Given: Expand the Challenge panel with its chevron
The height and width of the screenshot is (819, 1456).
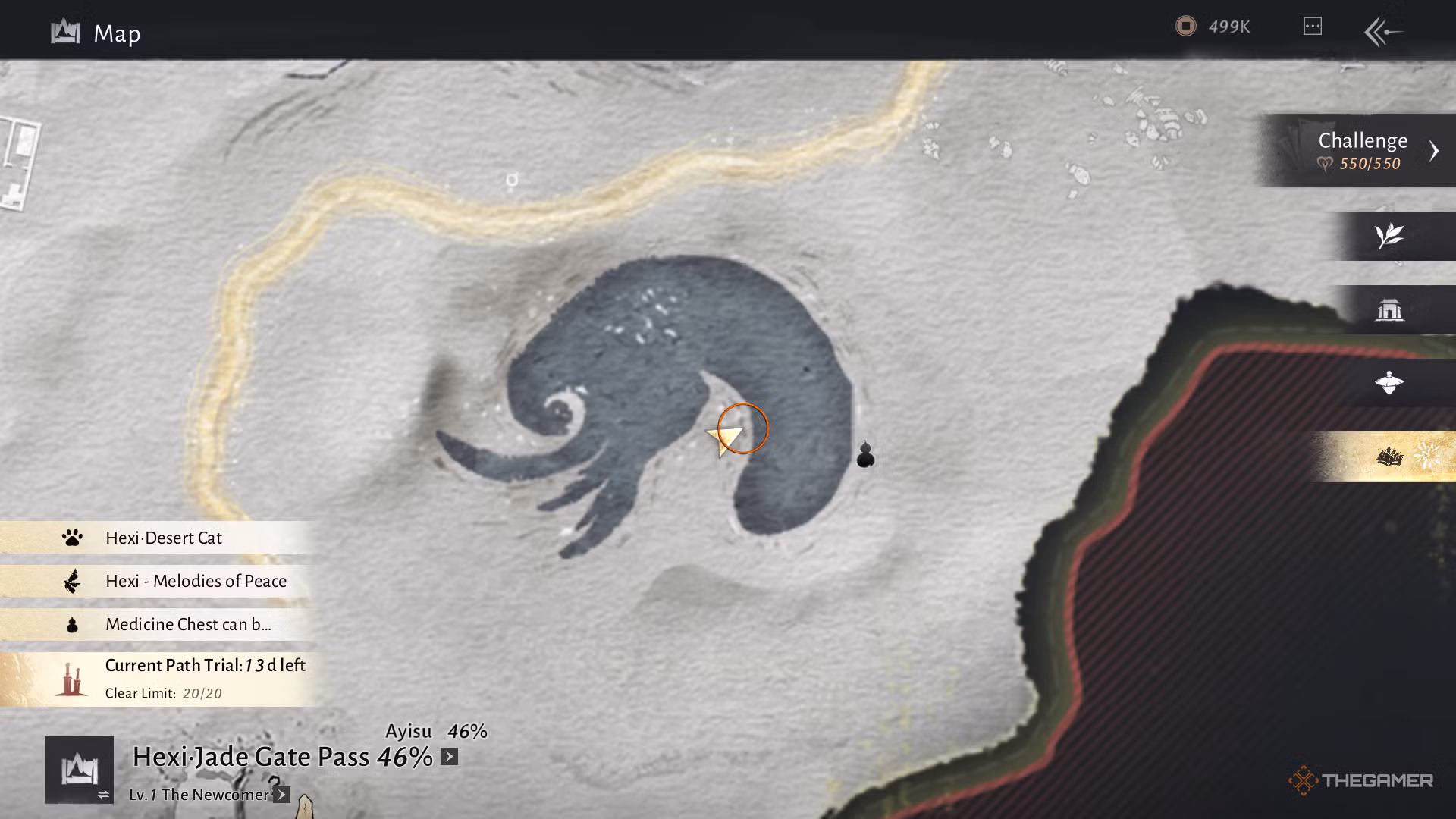Looking at the screenshot, I should [x=1435, y=149].
